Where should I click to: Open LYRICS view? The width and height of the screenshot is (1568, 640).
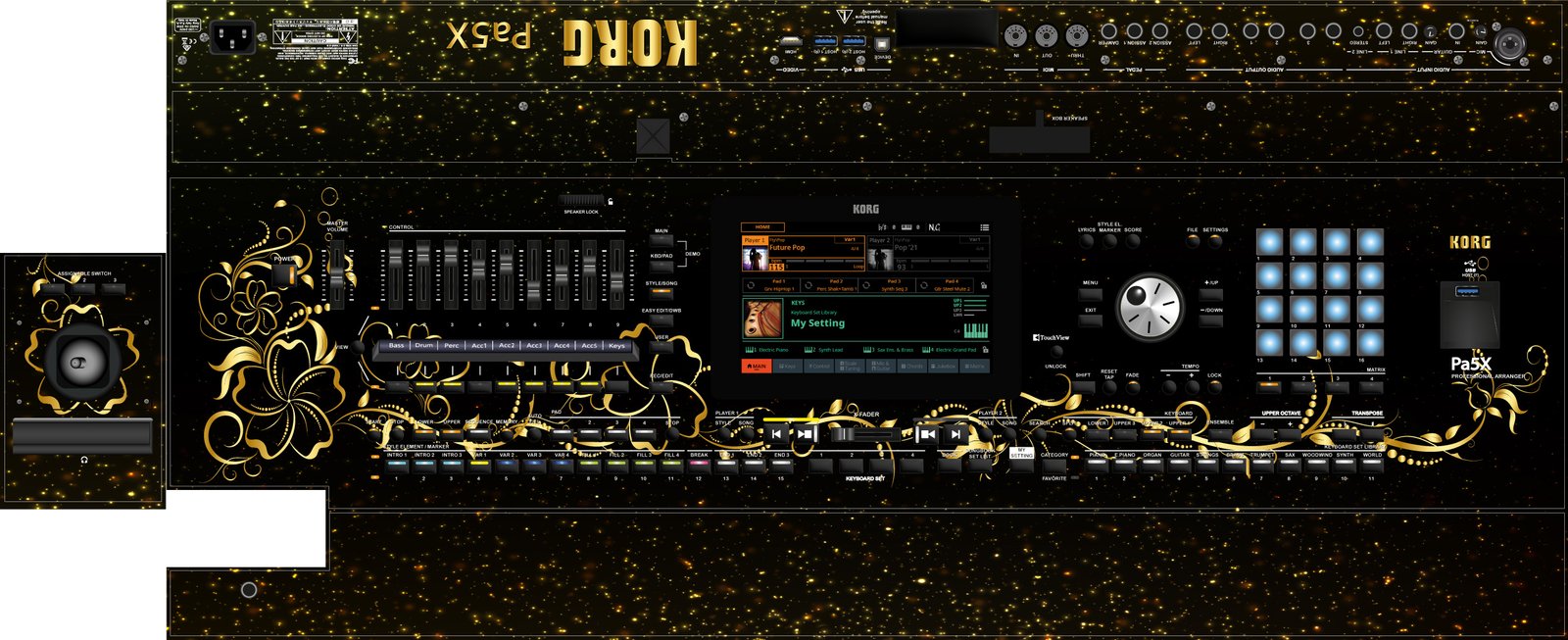(1087, 240)
